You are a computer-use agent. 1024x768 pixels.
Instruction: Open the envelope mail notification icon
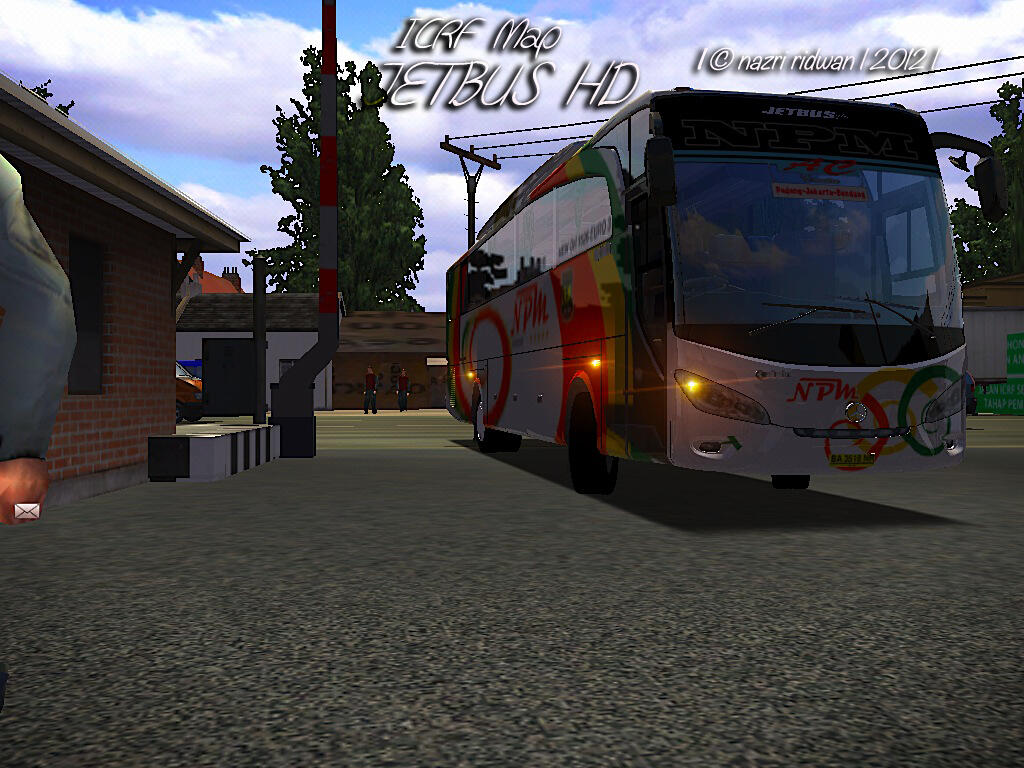[x=27, y=511]
